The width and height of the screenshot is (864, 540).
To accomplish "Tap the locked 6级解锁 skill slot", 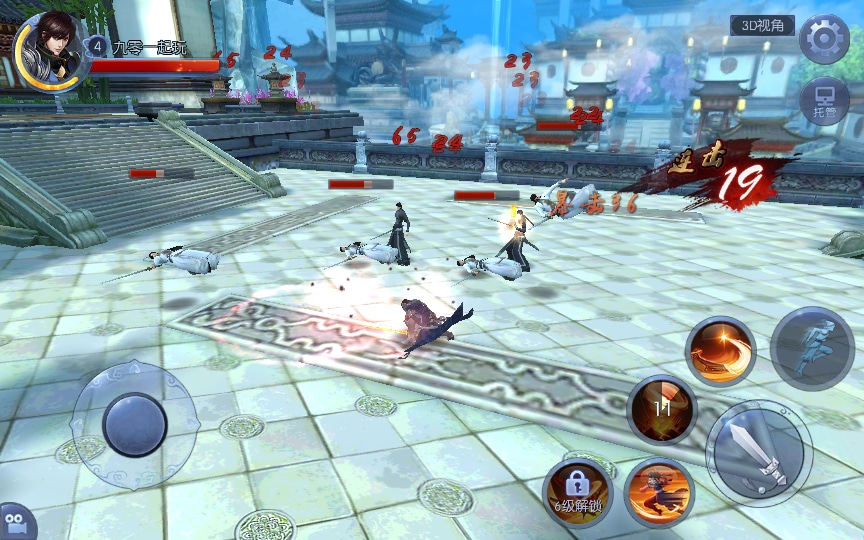I will [578, 490].
